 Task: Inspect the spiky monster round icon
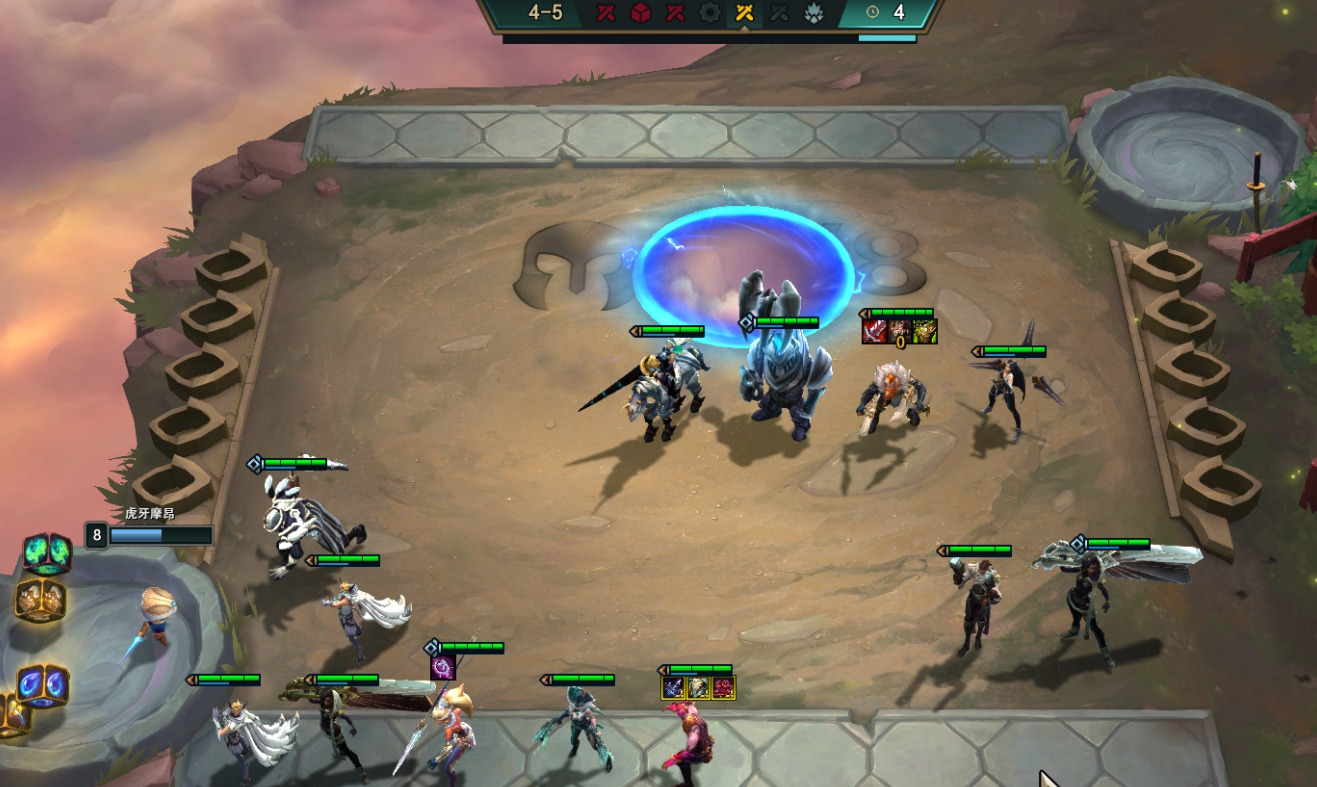click(x=813, y=13)
